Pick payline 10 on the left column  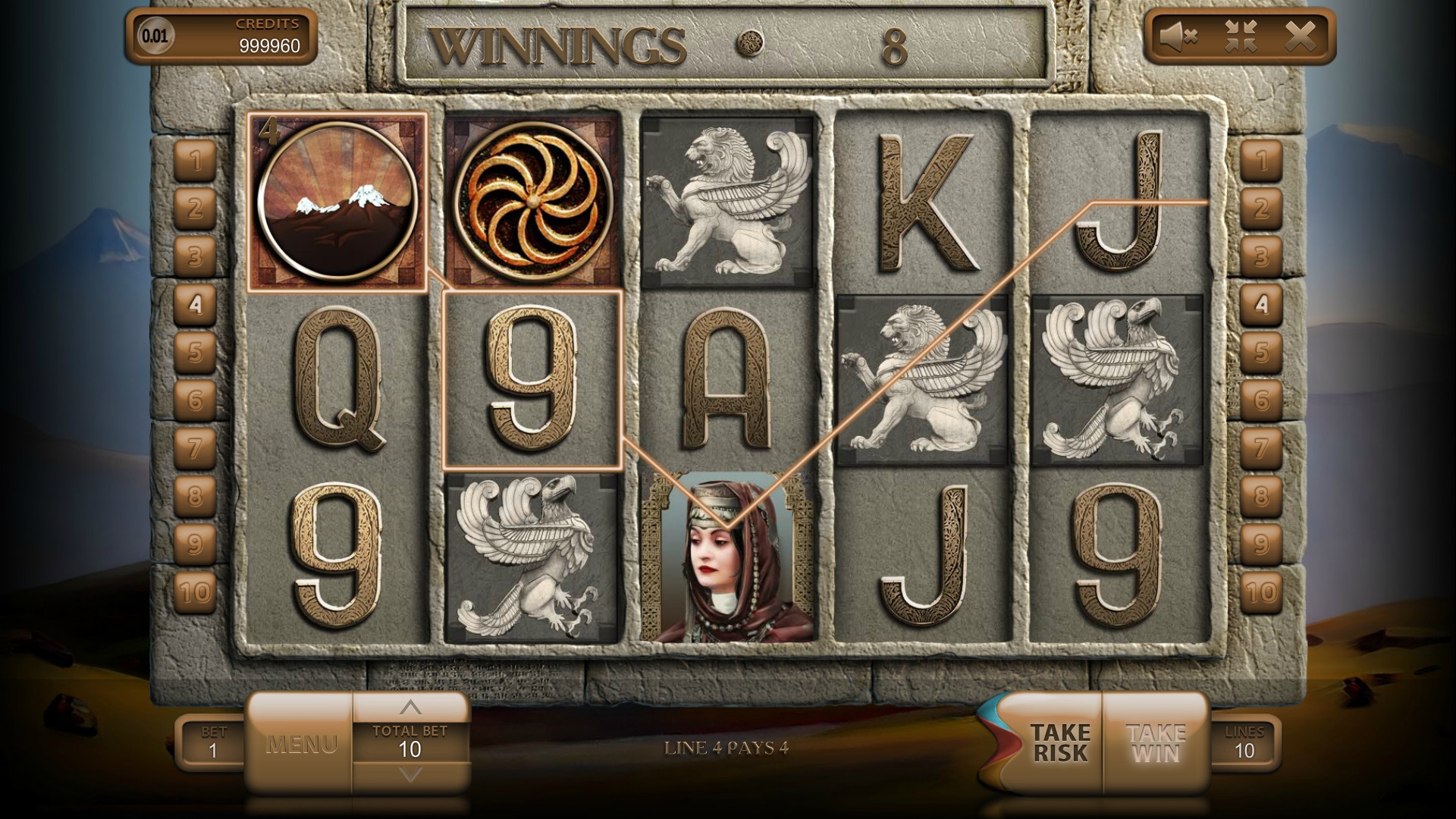[x=196, y=591]
